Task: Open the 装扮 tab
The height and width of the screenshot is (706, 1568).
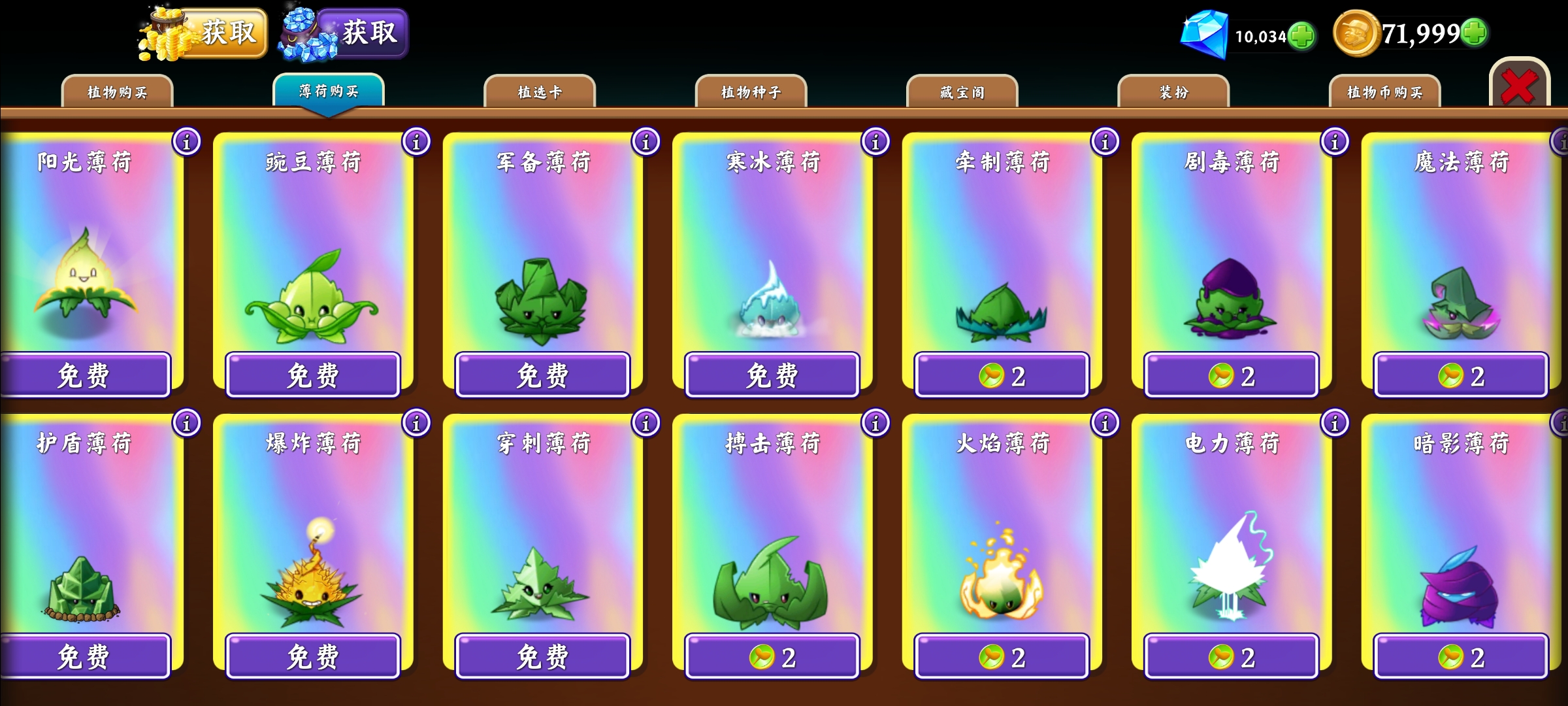Action: [x=1173, y=92]
